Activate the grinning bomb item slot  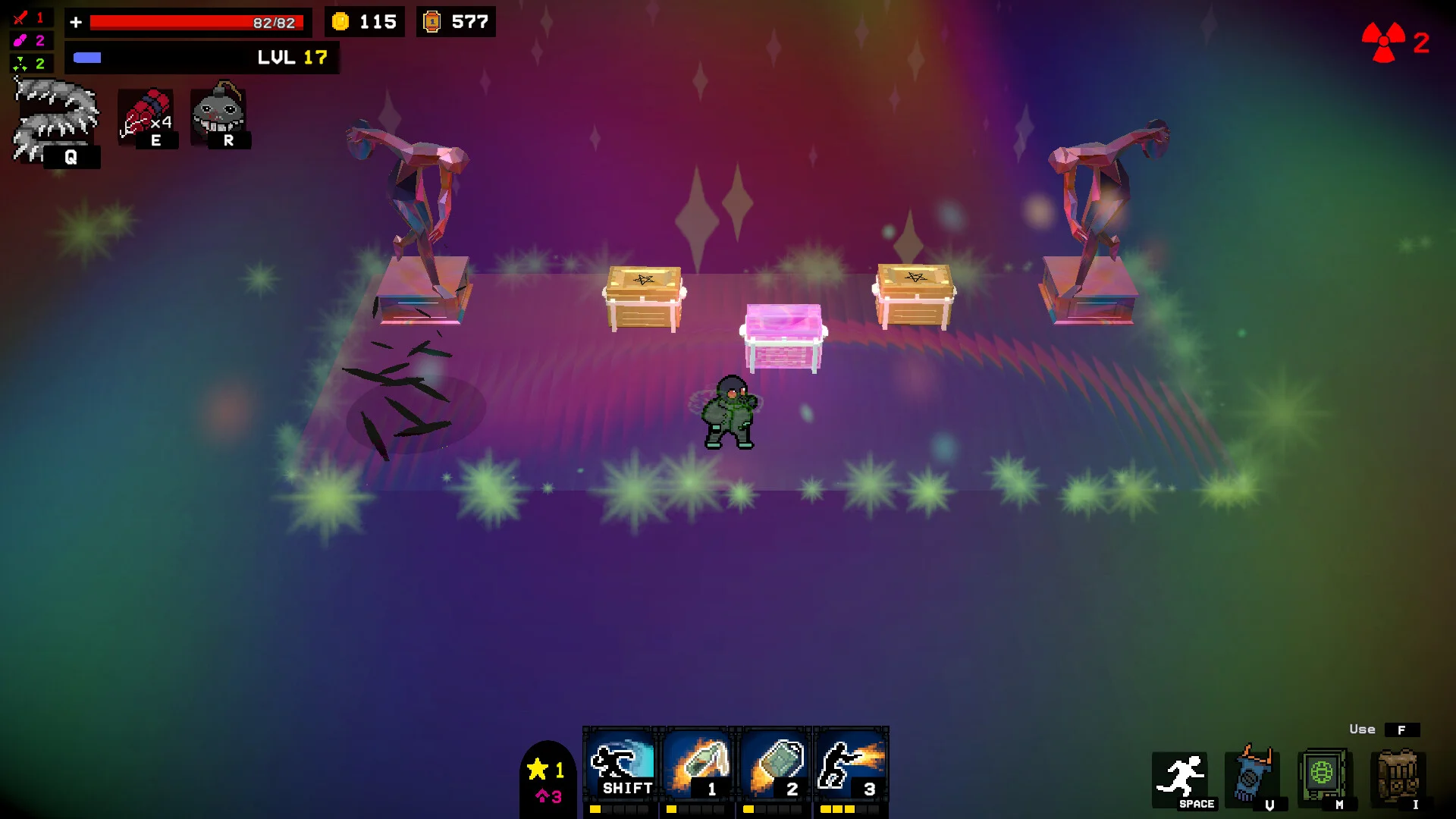219,115
